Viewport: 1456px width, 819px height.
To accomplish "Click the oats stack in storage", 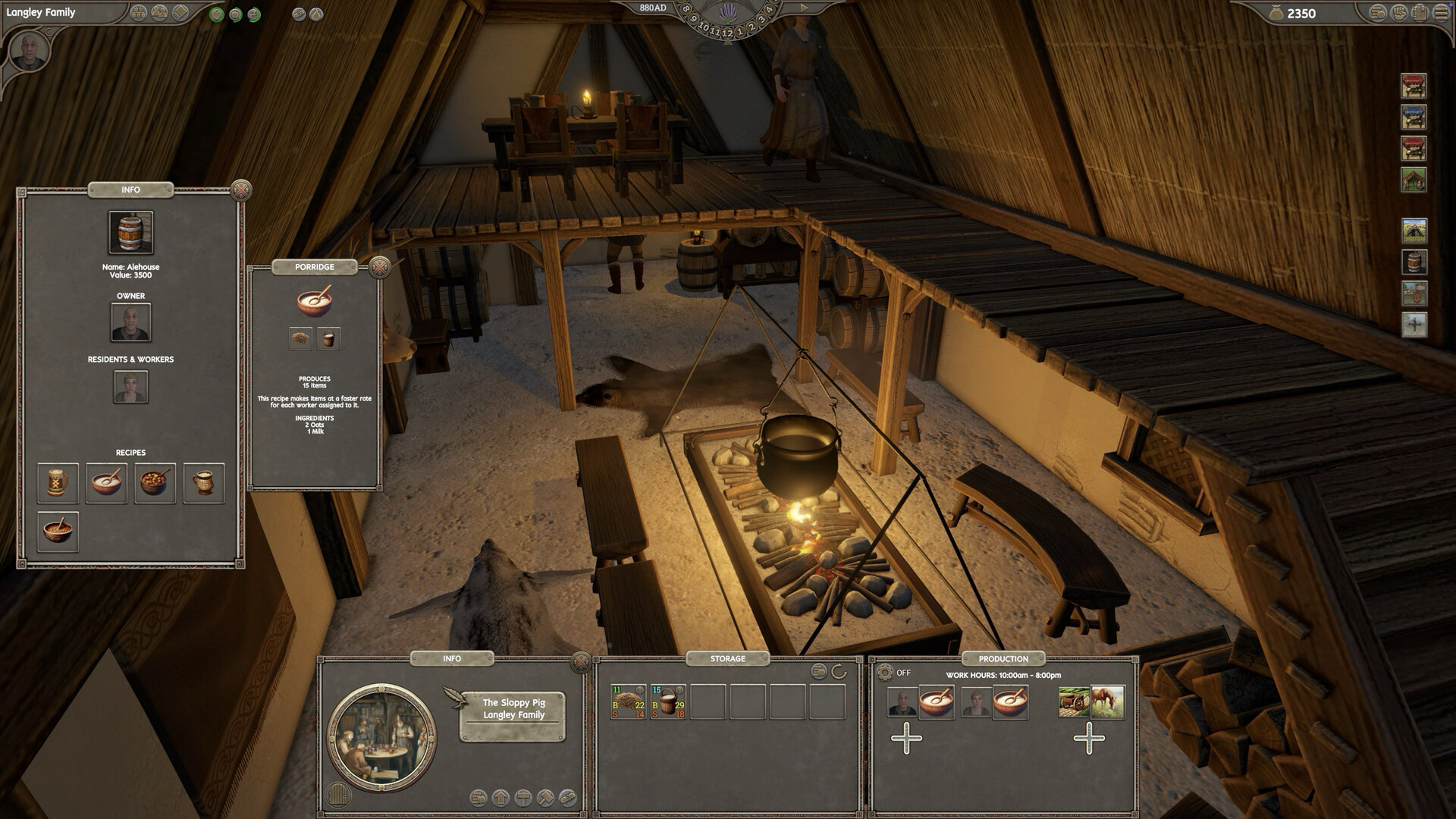I will click(628, 702).
